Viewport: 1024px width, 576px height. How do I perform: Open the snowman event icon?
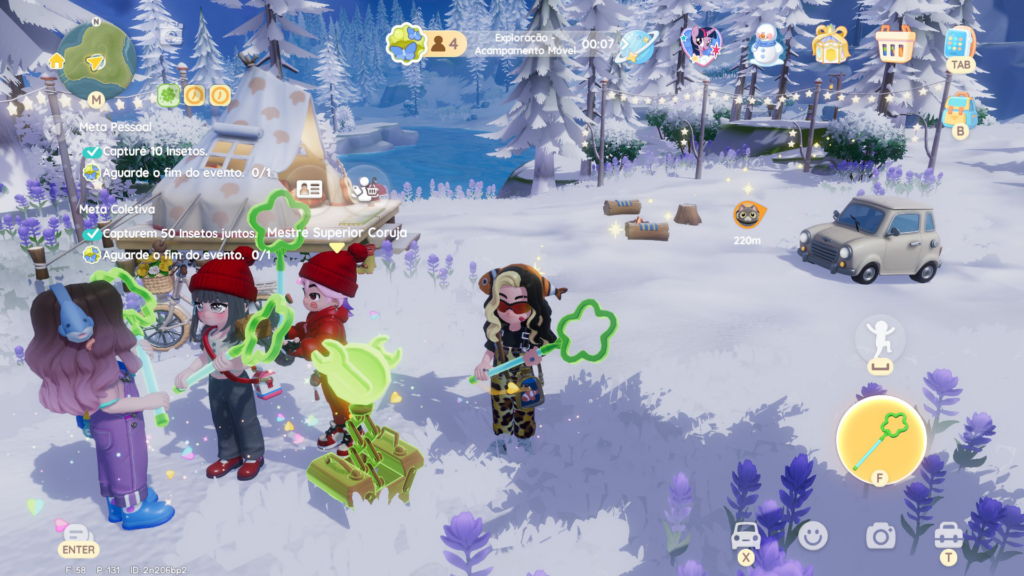(x=767, y=45)
